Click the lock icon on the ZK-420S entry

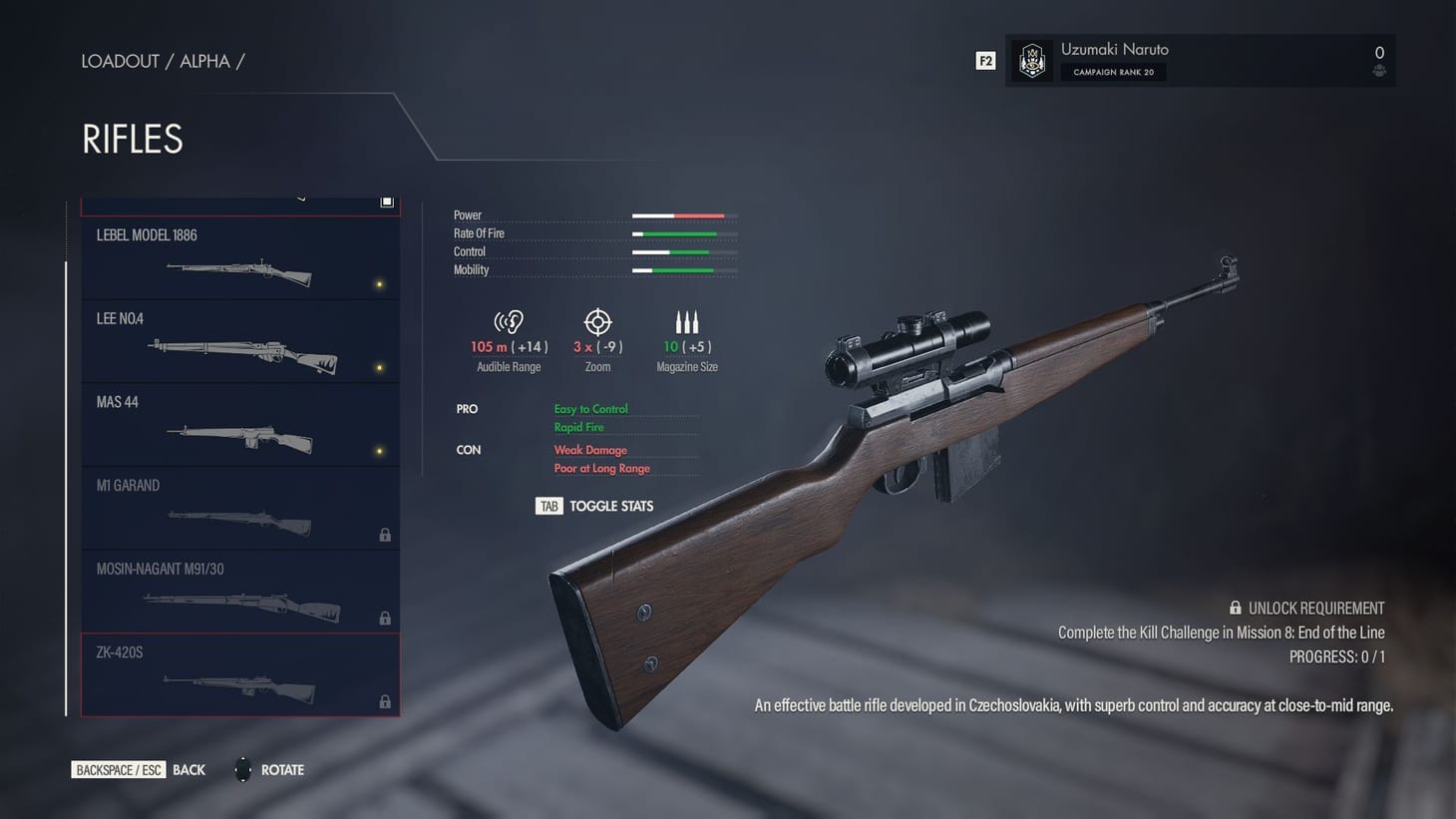(385, 701)
